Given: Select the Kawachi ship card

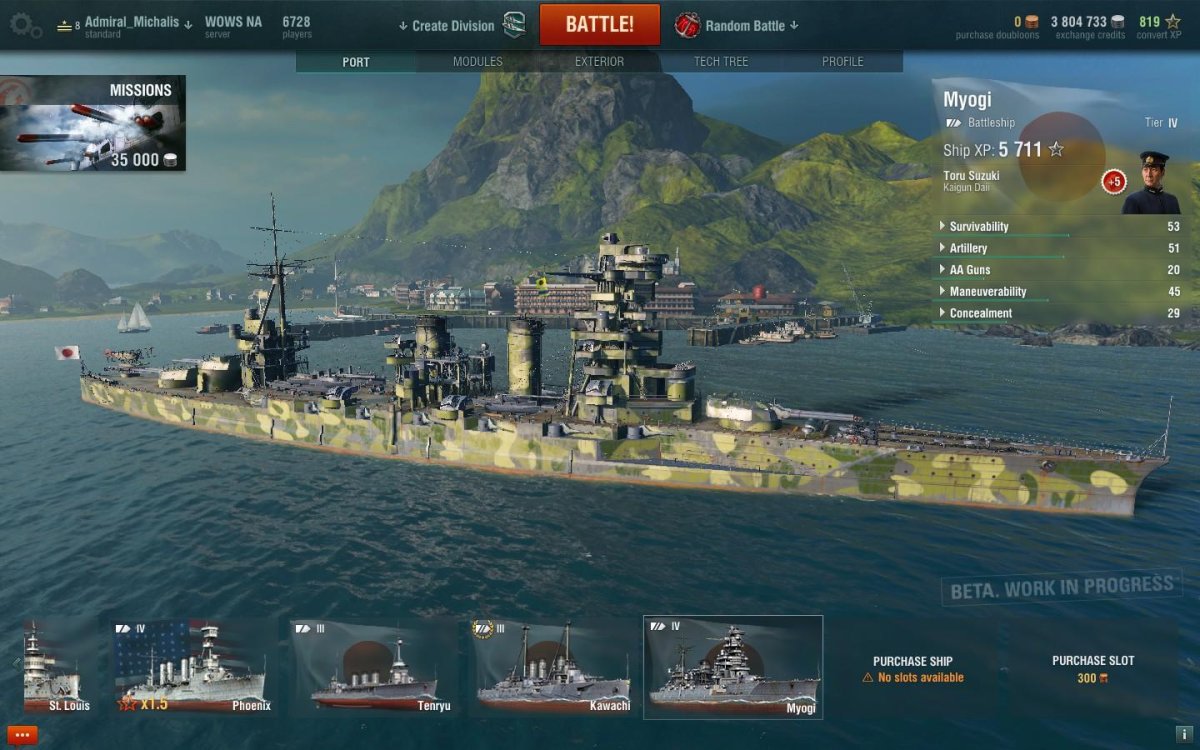Looking at the screenshot, I should coord(553,666).
